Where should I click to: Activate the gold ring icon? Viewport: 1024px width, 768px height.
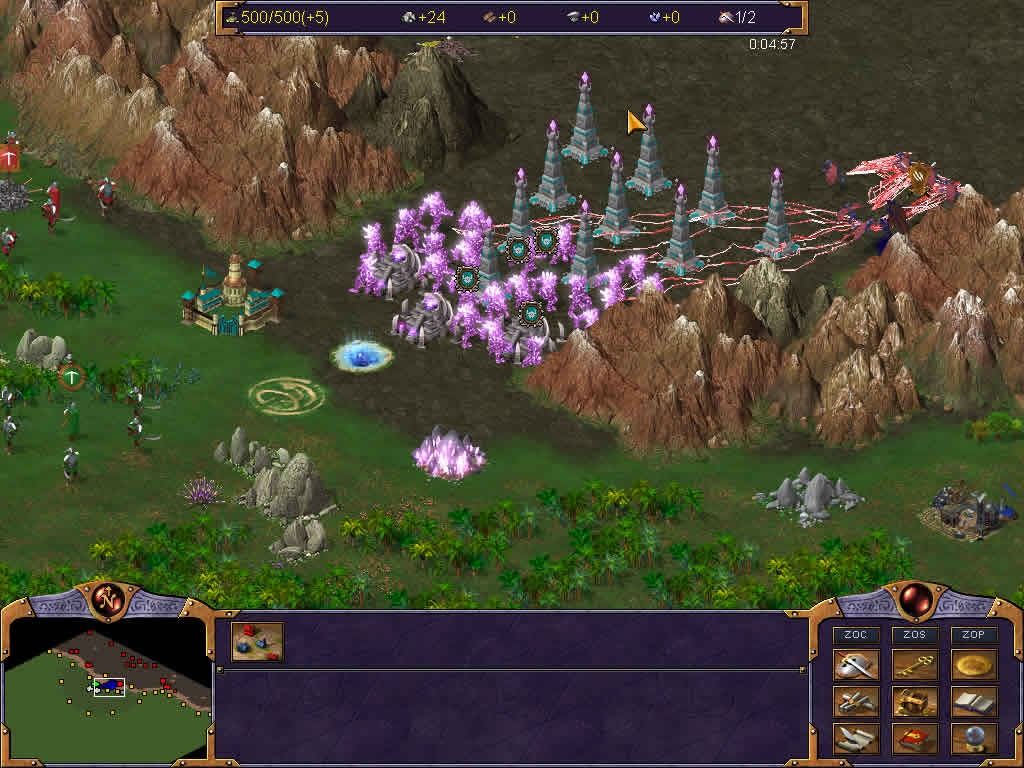coord(973,666)
